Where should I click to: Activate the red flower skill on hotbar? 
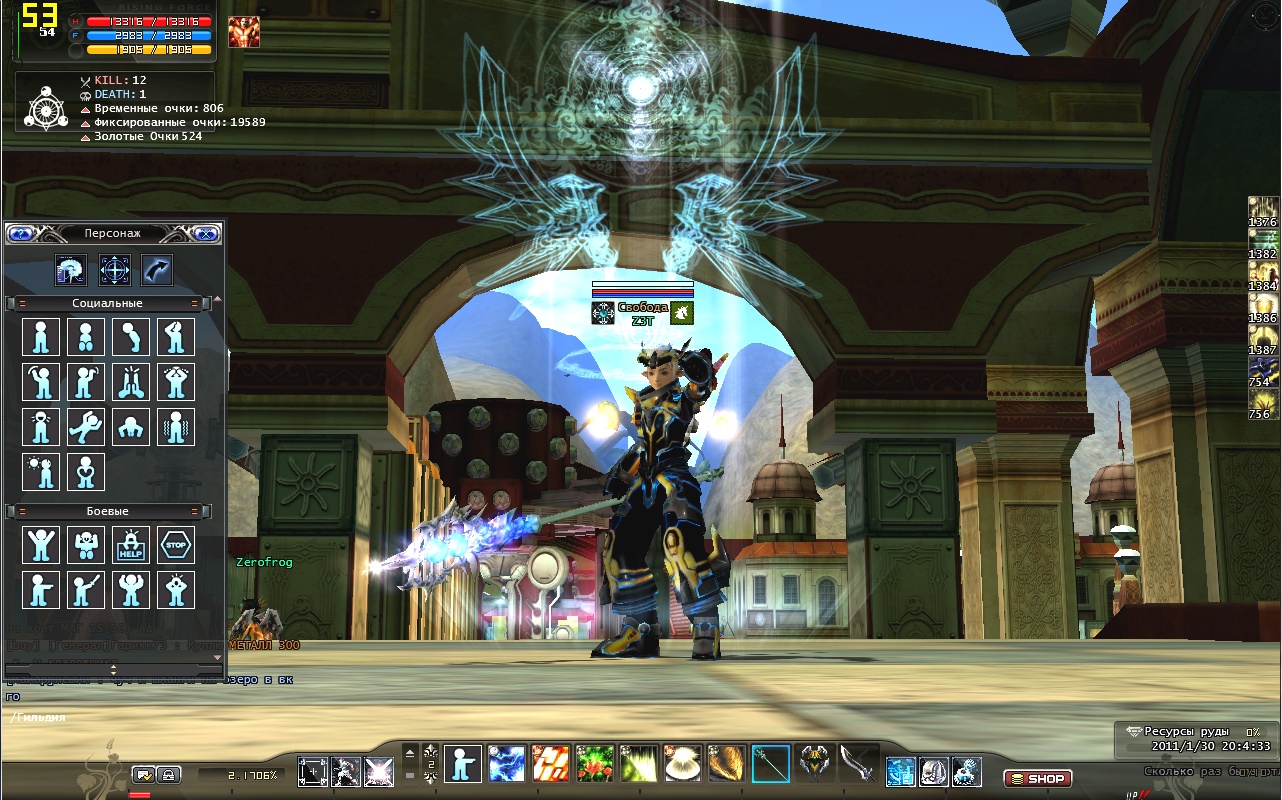click(x=594, y=764)
